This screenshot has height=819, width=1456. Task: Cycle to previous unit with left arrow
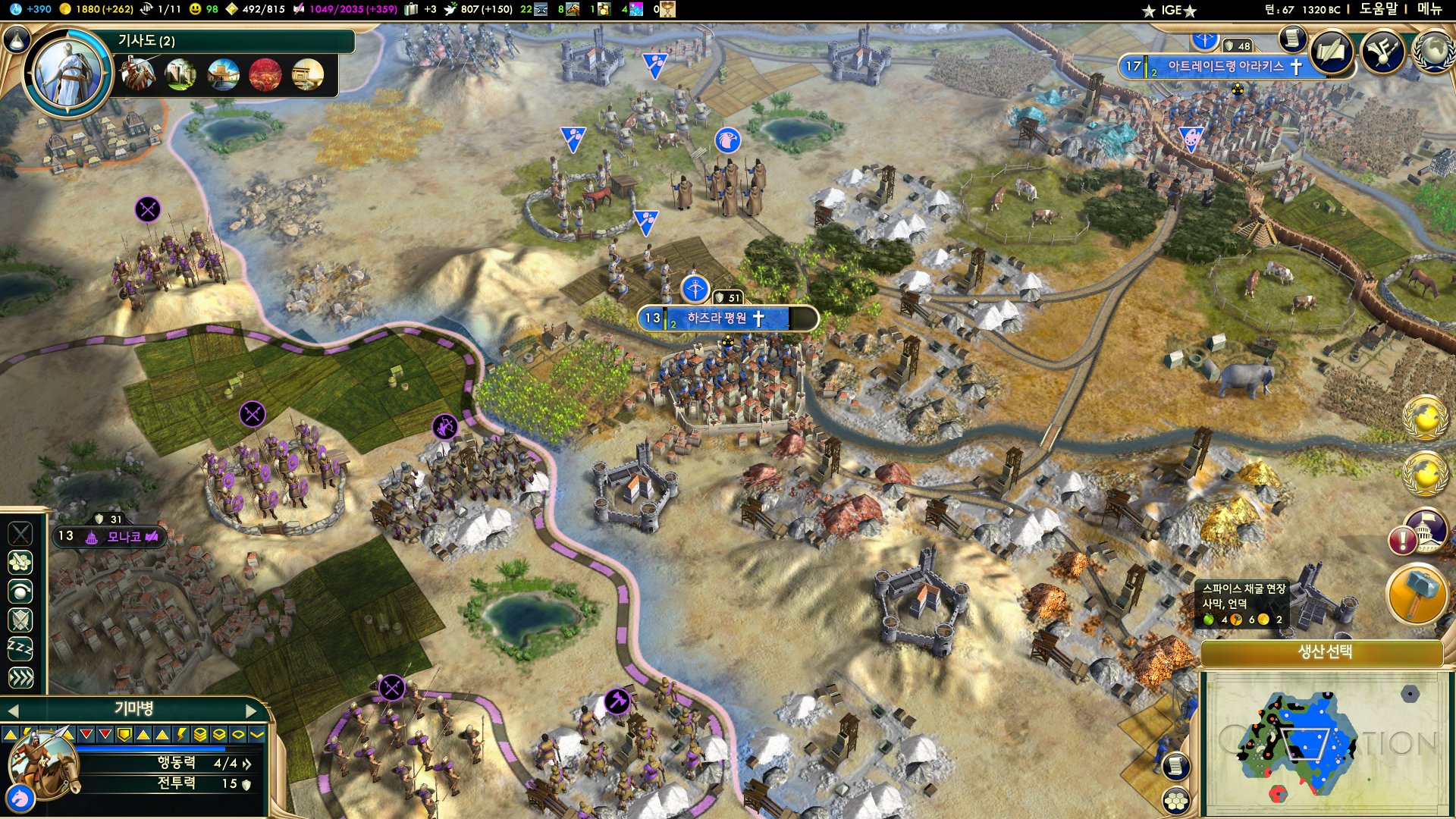click(x=12, y=711)
